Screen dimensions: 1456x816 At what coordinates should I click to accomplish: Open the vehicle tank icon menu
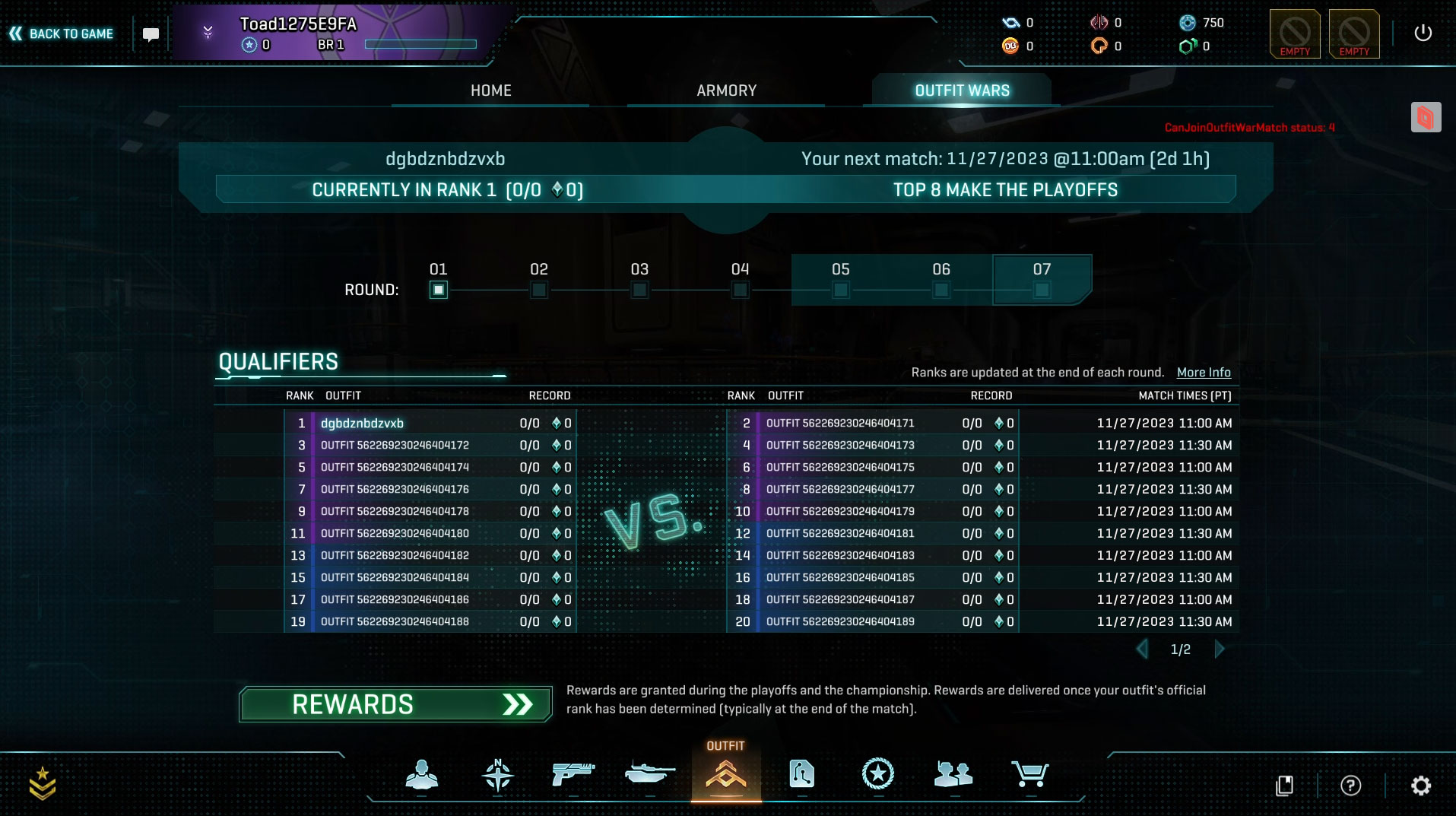[649, 774]
